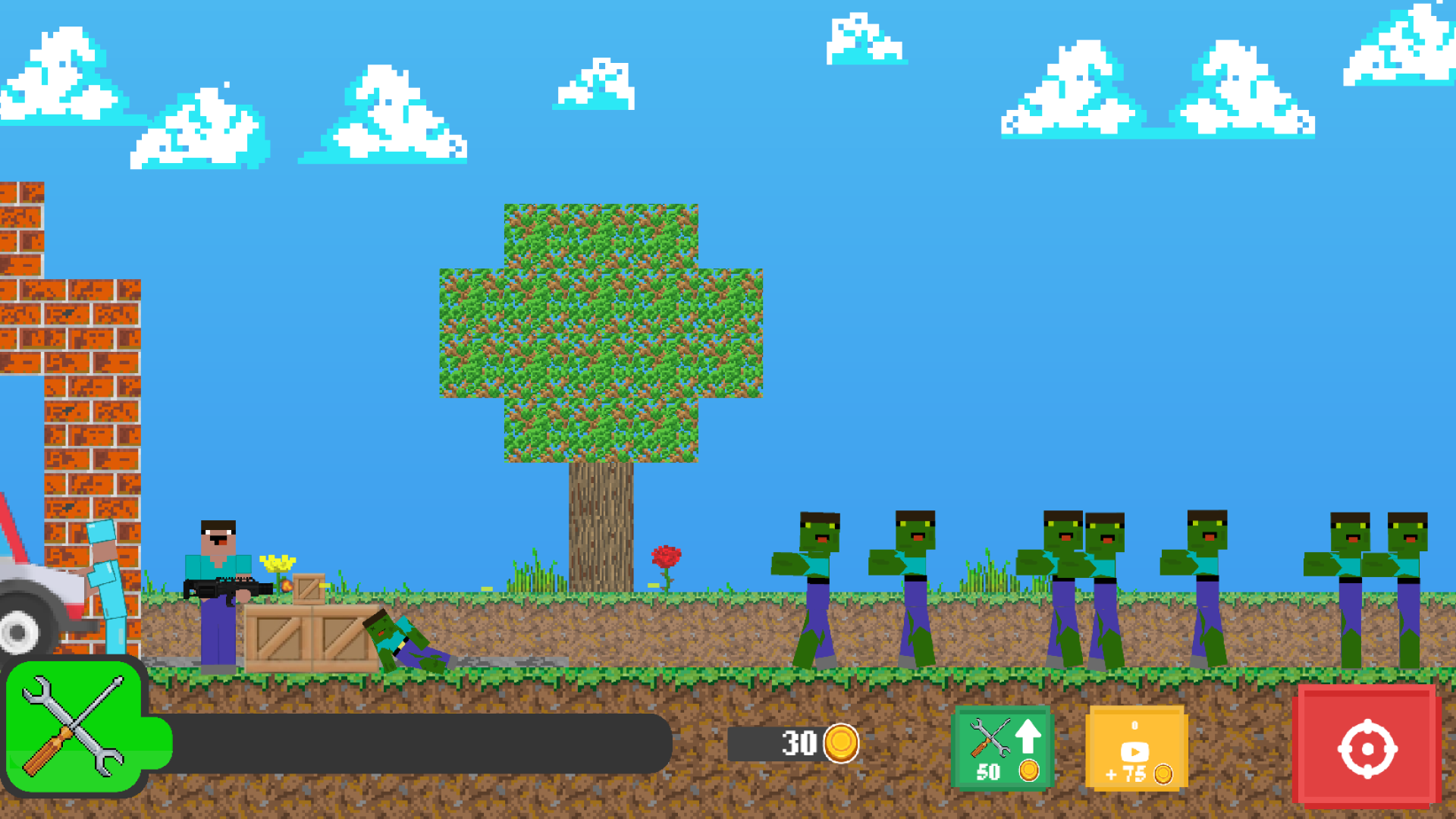Open the weapon upgrade costing 50 coins
Viewport: 1456px width, 819px height.
[x=1003, y=747]
